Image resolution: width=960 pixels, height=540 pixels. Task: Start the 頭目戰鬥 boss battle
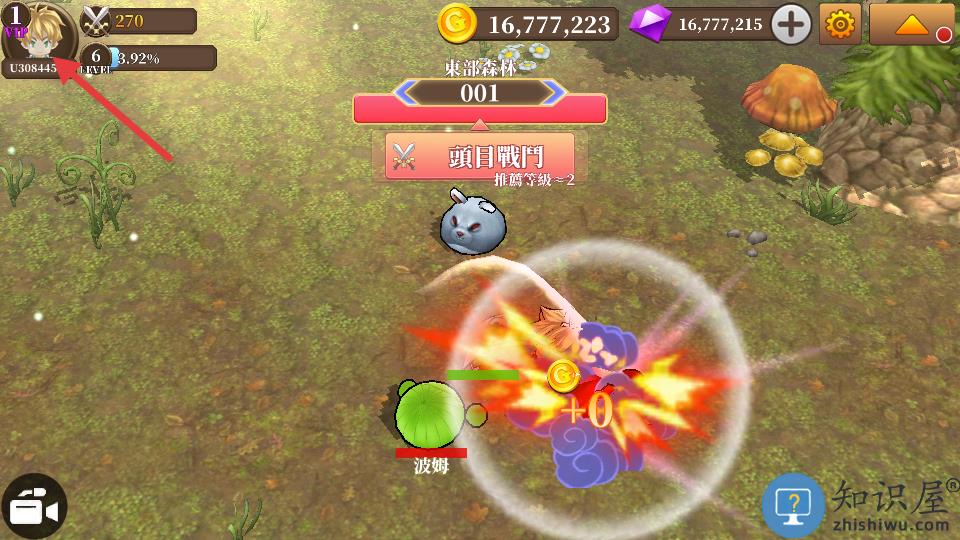coord(480,156)
